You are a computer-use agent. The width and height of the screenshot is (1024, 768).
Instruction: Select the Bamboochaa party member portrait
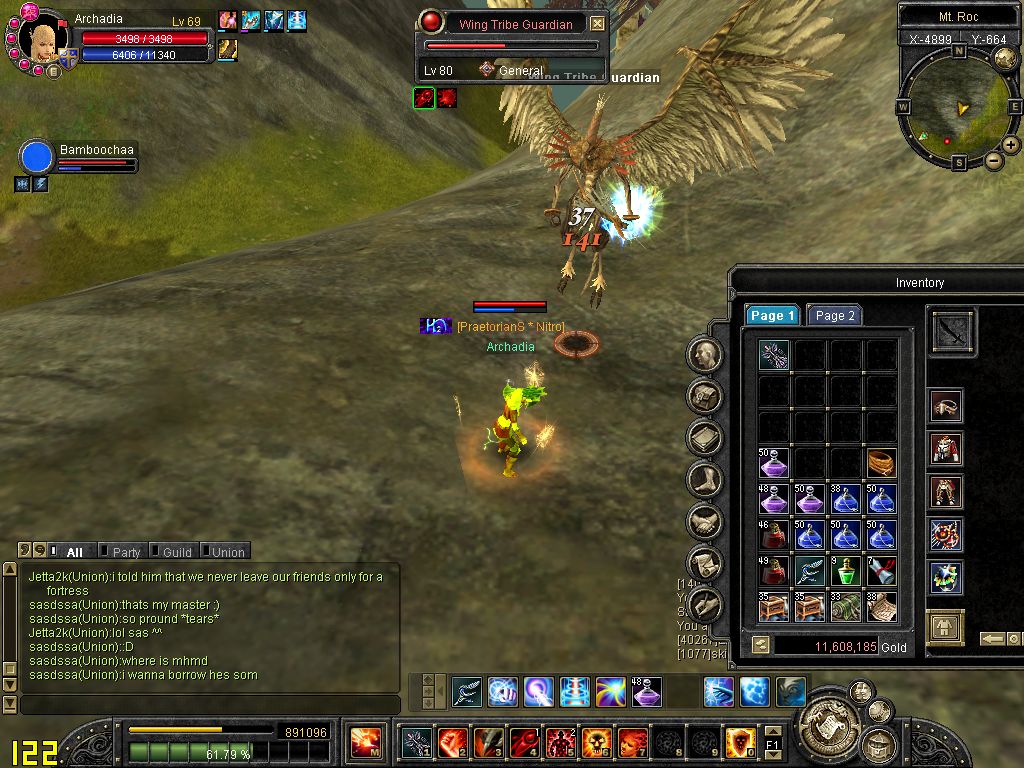pos(37,157)
